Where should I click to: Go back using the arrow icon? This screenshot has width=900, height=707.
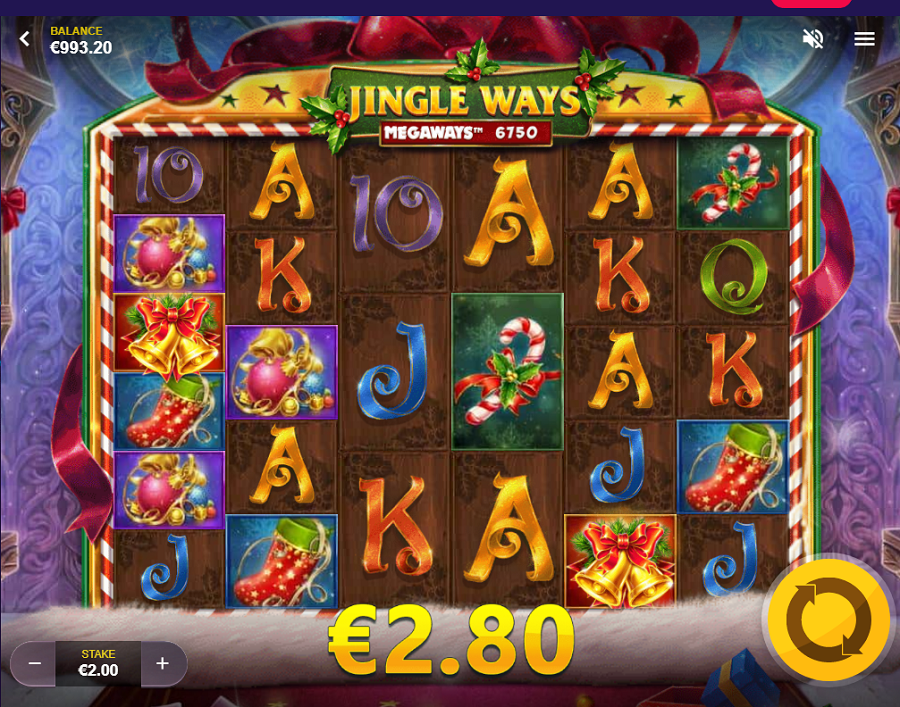point(25,39)
